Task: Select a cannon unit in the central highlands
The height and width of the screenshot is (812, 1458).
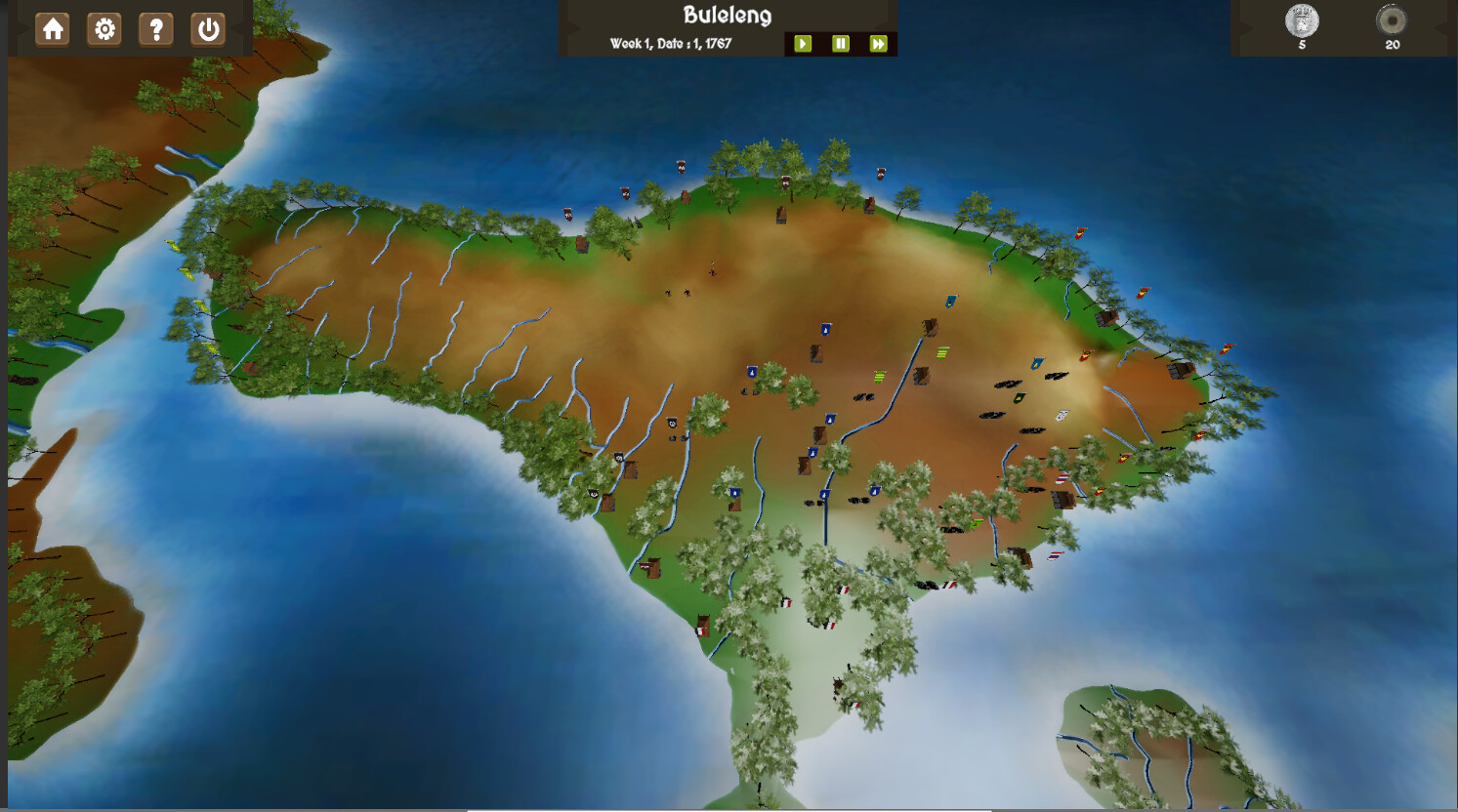Action: [865, 395]
